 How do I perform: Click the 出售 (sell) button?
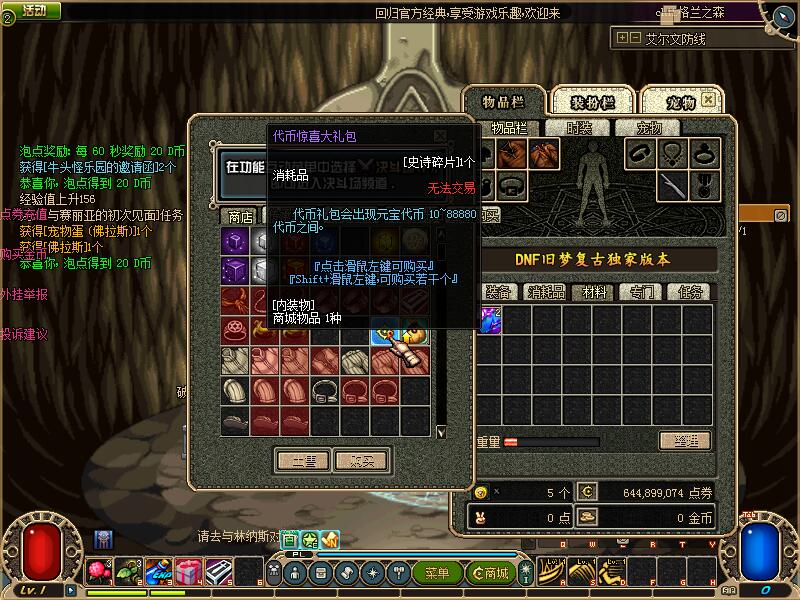click(x=303, y=461)
